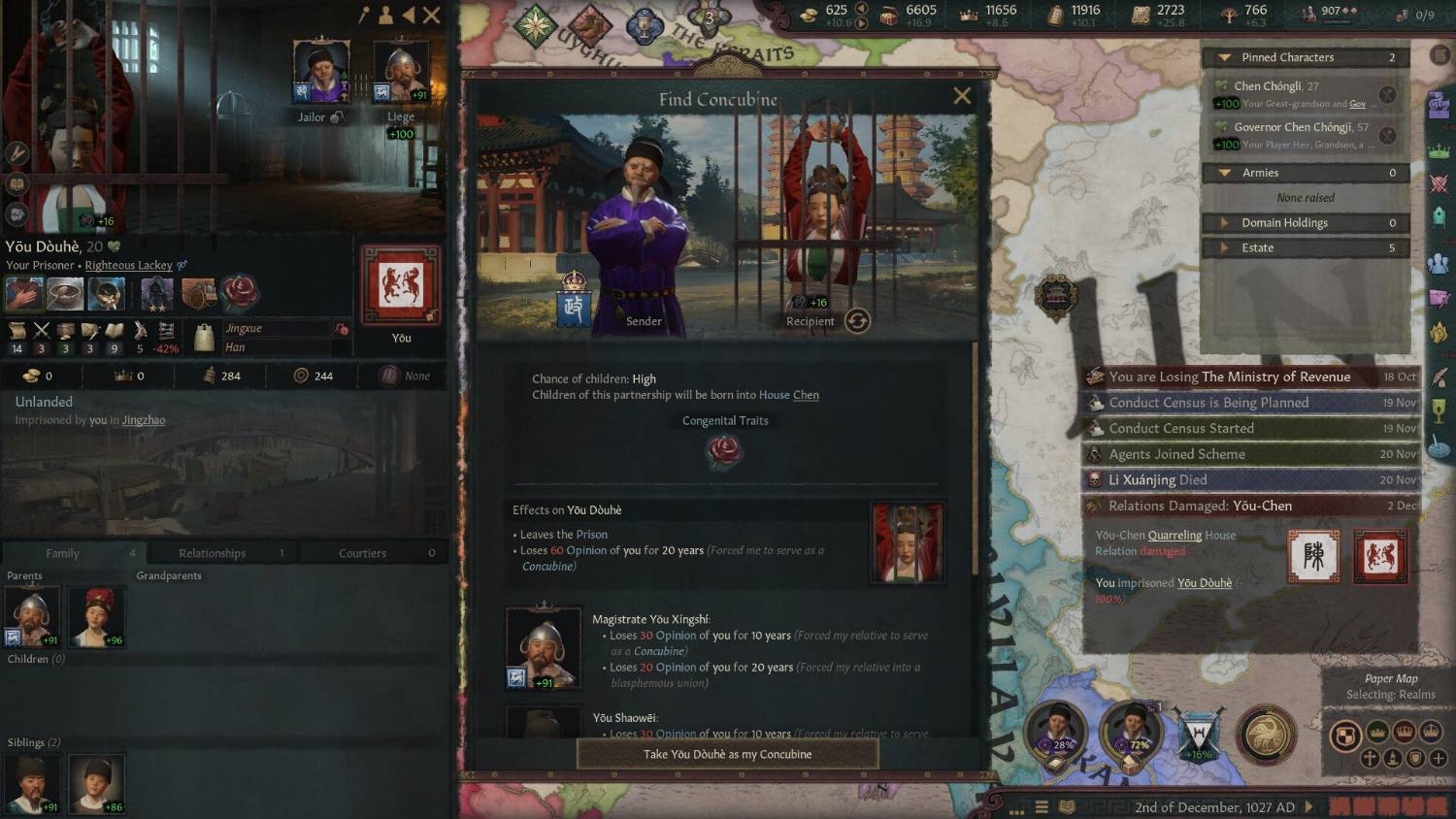Select pinned Governor Chen Chóngjì, 57
This screenshot has height=819, width=1456.
(x=1301, y=127)
